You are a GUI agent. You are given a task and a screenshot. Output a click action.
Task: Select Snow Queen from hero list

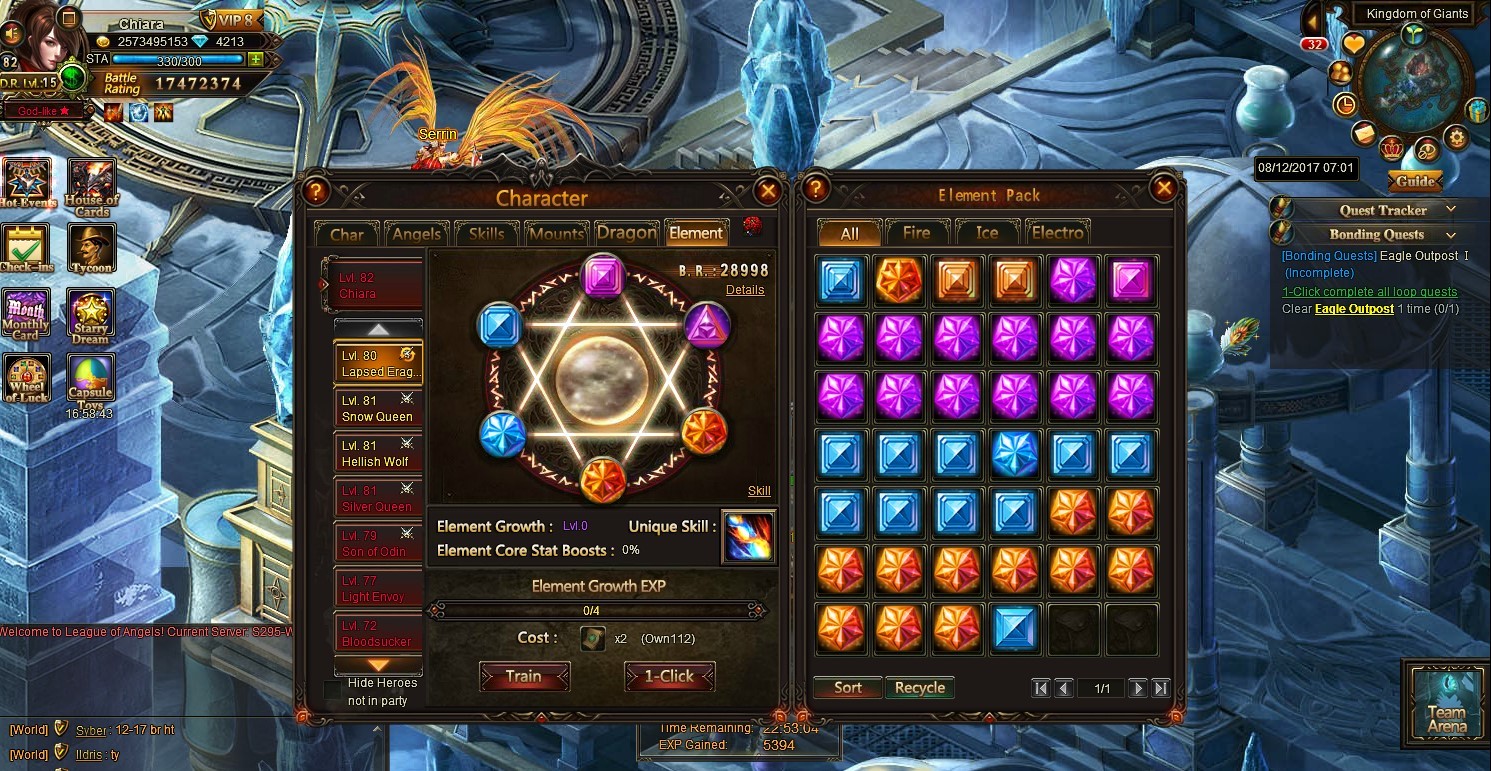pos(378,409)
